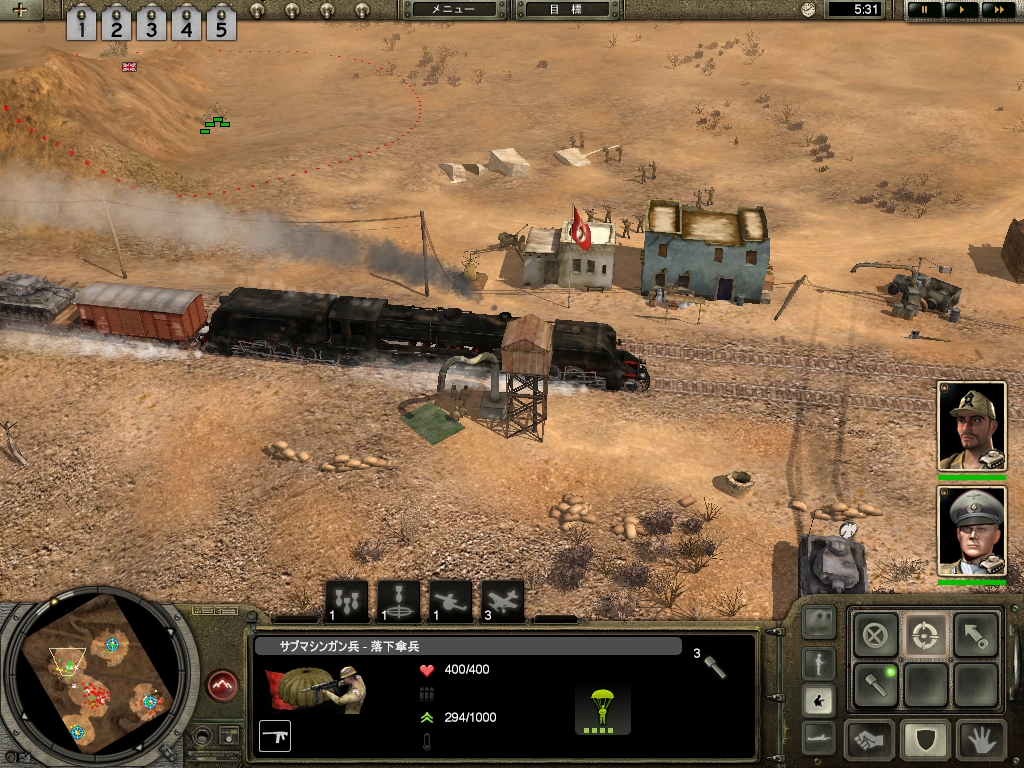Call the carpet bombing support ability
This screenshot has height=768, width=1024.
346,602
